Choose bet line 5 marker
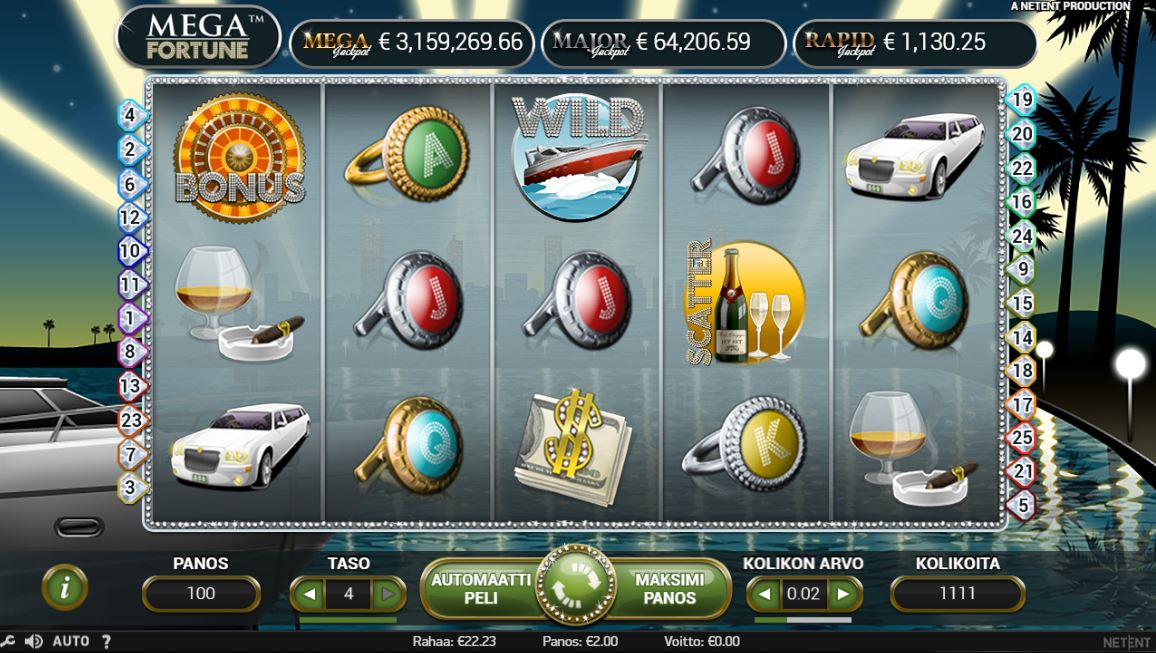This screenshot has width=1156, height=653. coord(1022,505)
